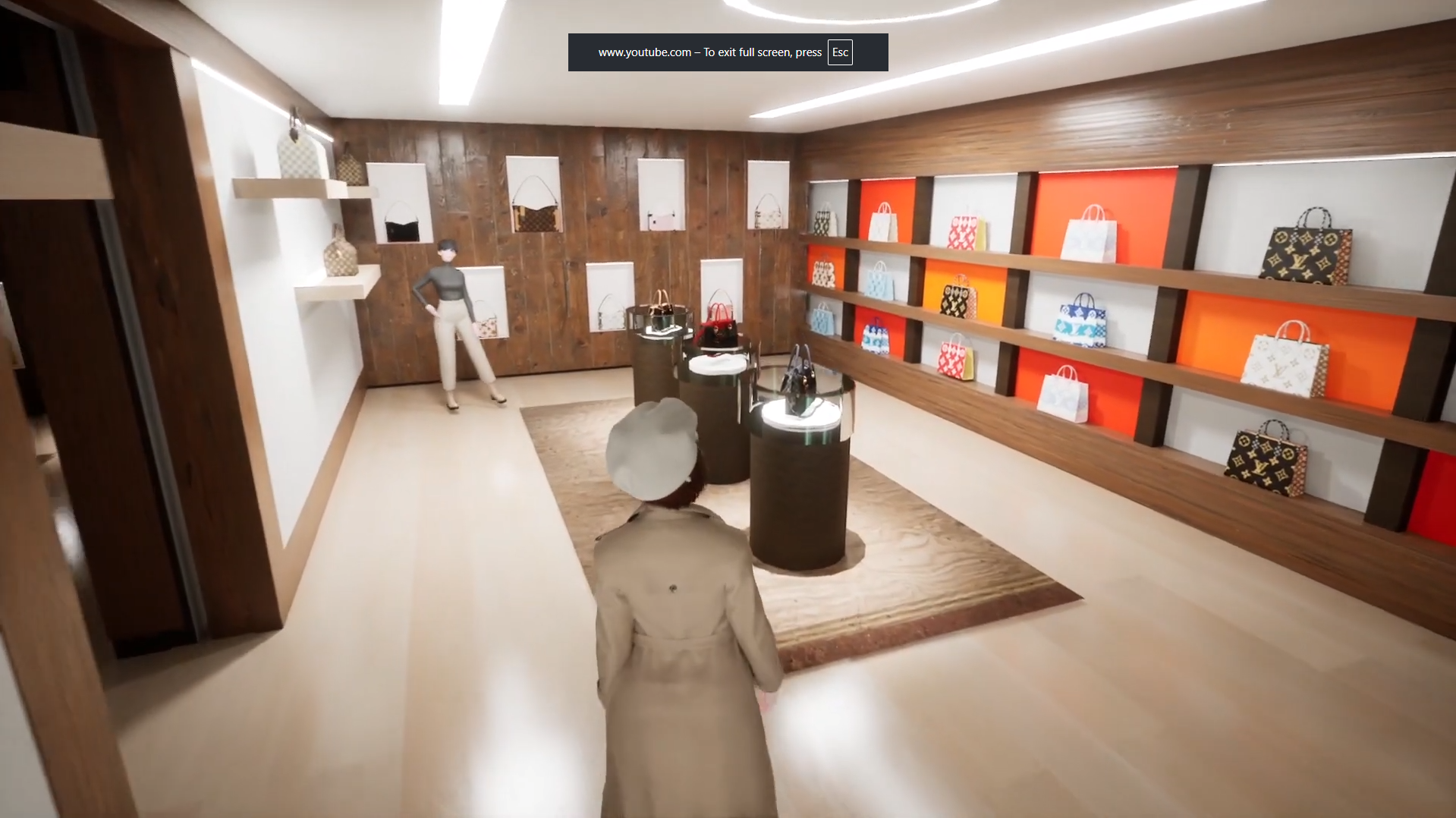Open the www.youtube.com link

pyautogui.click(x=644, y=52)
